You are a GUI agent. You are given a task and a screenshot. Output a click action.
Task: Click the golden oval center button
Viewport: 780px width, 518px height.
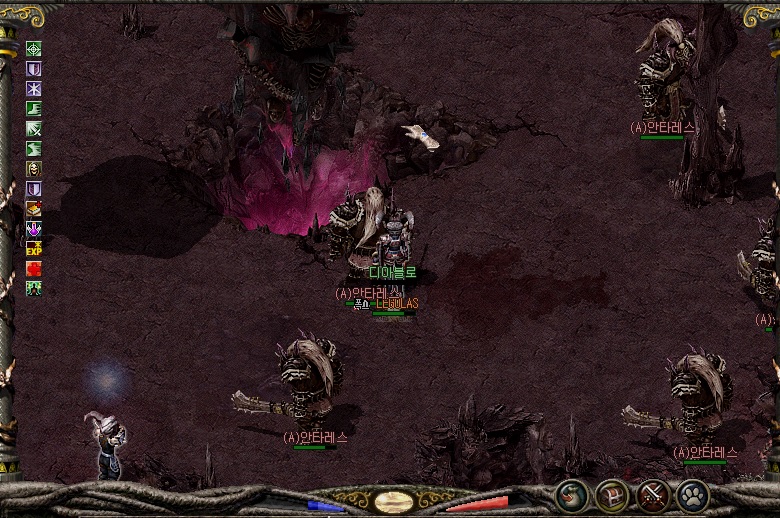point(394,500)
